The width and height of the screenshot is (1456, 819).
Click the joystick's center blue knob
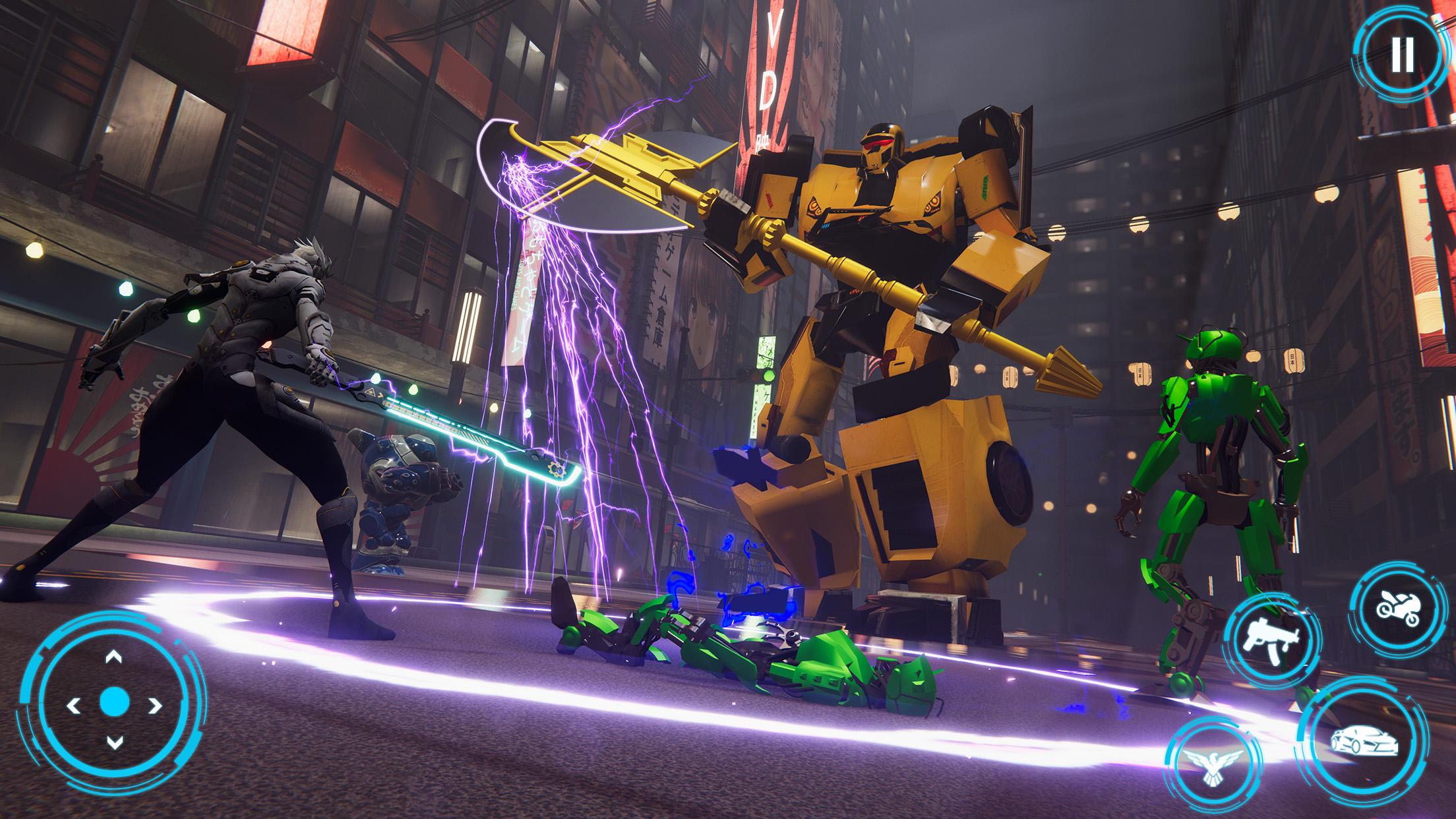[x=115, y=702]
